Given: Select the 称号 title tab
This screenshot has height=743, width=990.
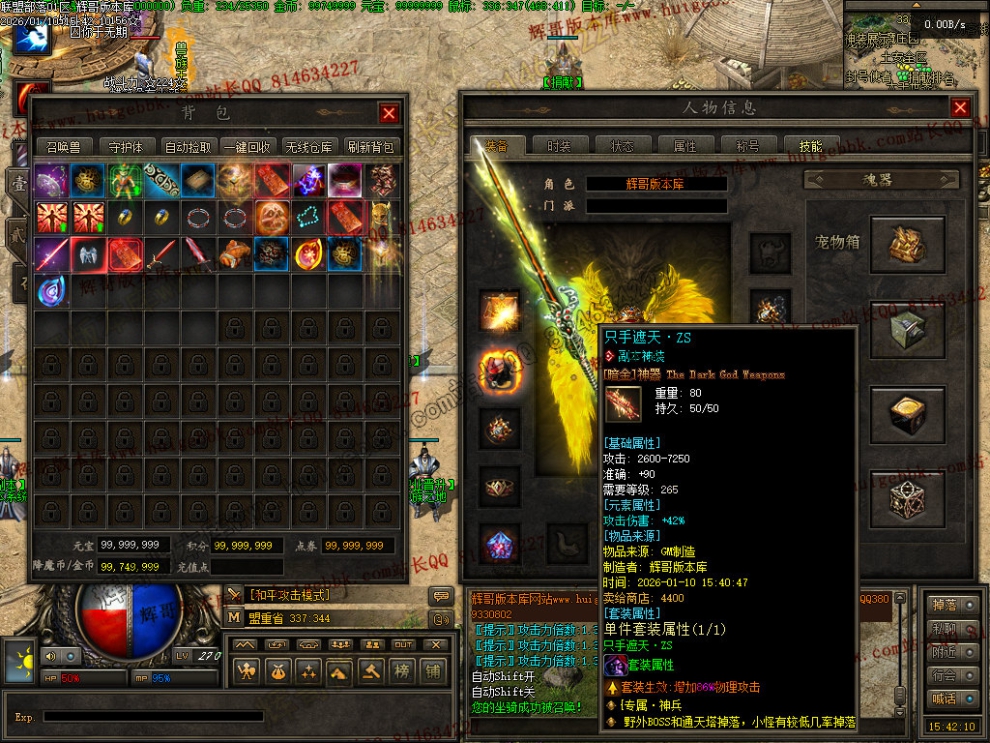Looking at the screenshot, I should (x=747, y=146).
